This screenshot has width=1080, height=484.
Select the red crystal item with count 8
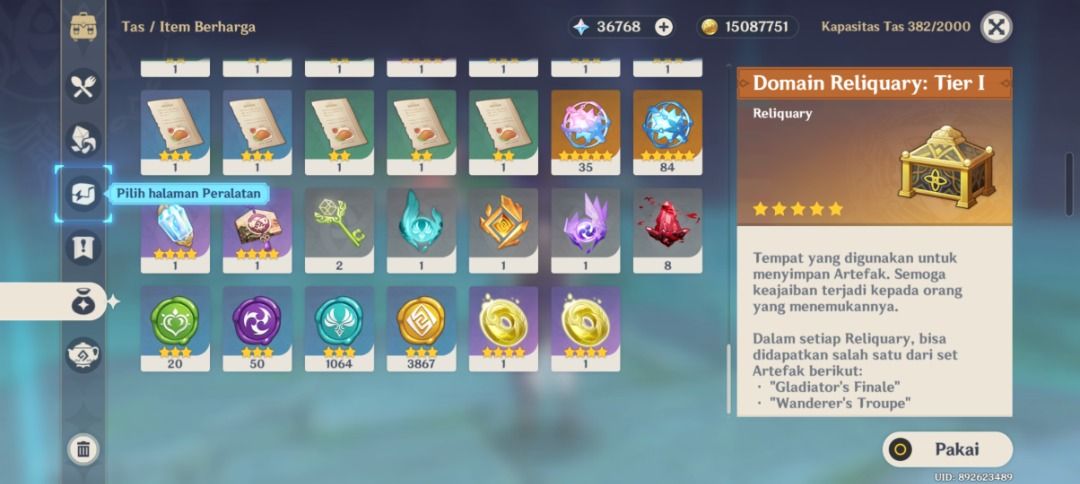pyautogui.click(x=667, y=226)
